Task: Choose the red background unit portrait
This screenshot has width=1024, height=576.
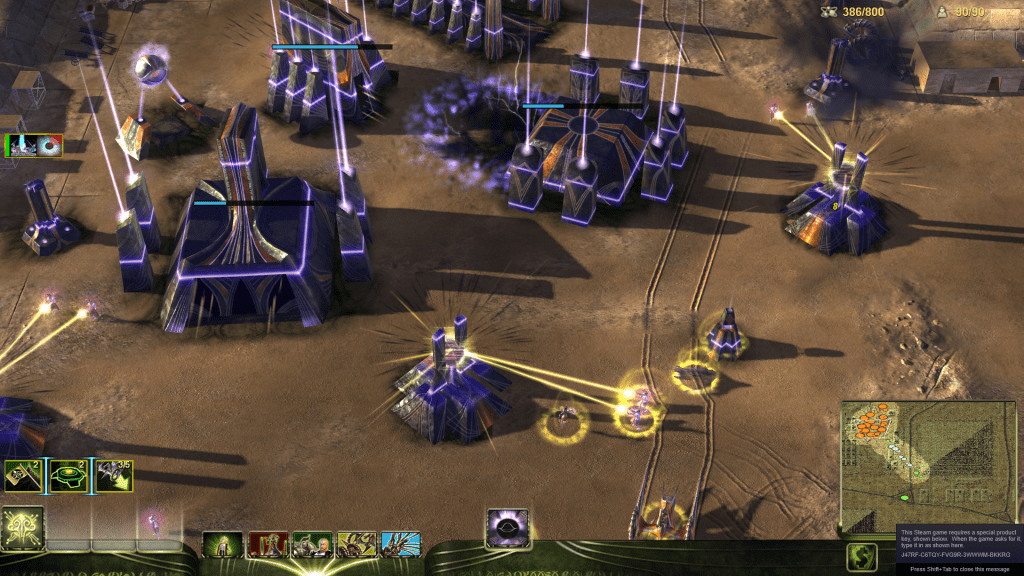Action: tap(267, 545)
